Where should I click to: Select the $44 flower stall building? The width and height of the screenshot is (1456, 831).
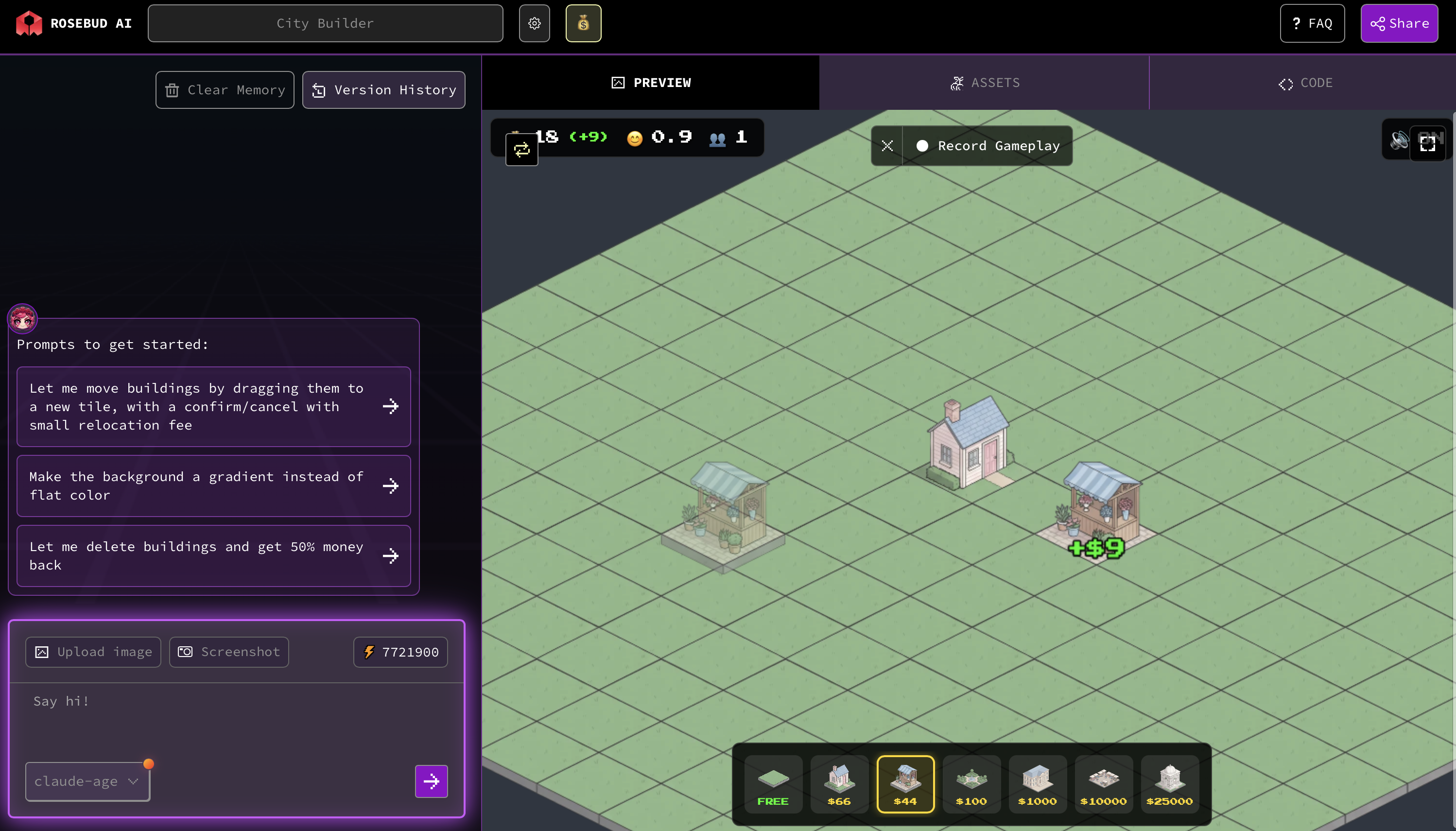click(x=905, y=784)
